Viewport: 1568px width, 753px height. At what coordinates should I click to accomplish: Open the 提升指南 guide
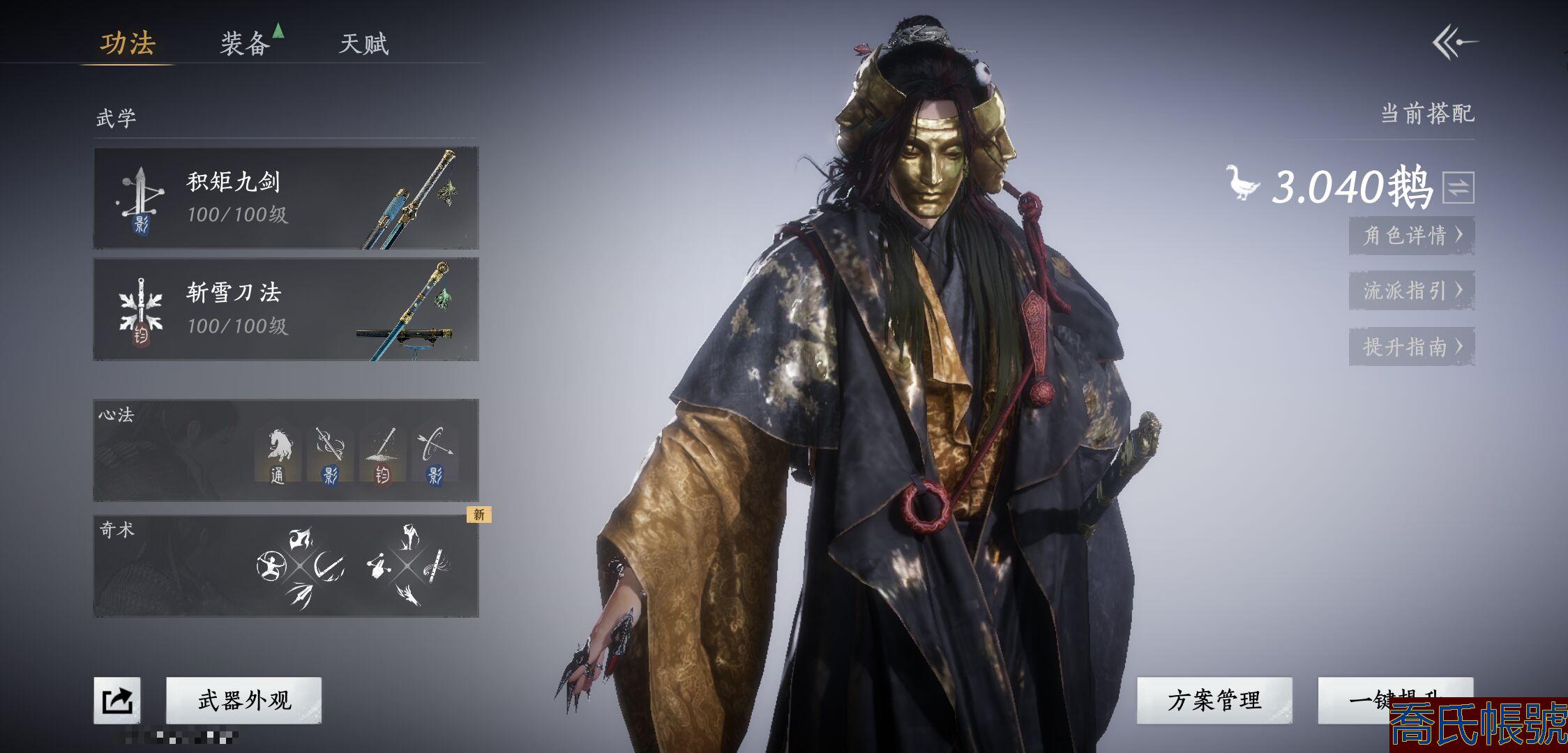[x=1411, y=347]
